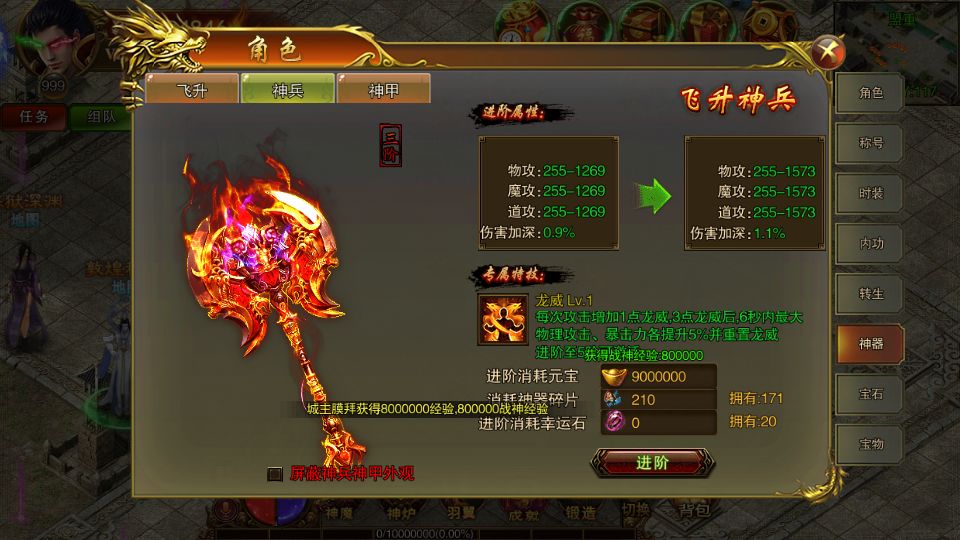Viewport: 960px width, 540px height.
Task: Click the 幸运石 lucky stone icon
Action: tap(613, 423)
